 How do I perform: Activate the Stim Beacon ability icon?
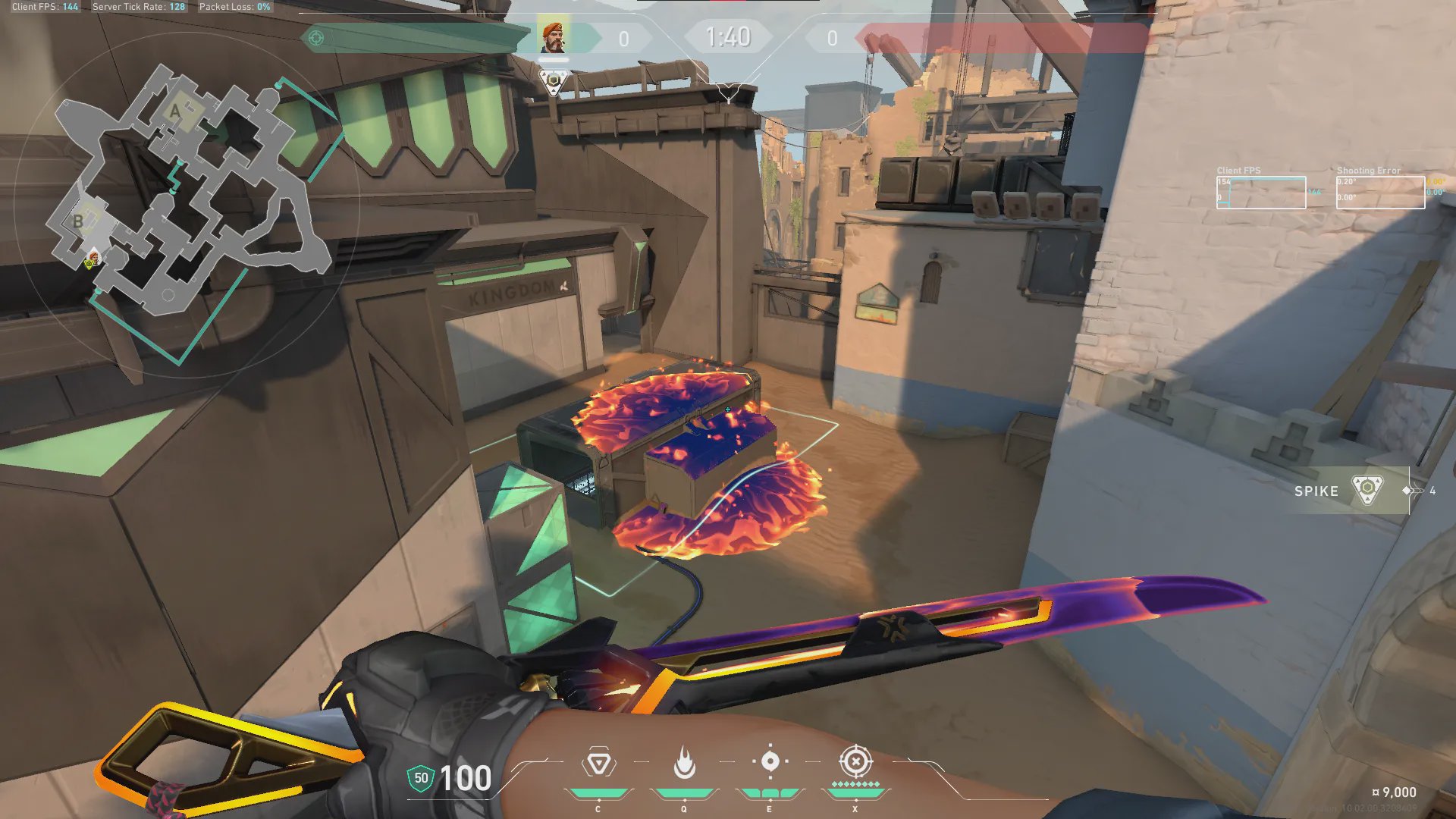[x=598, y=763]
